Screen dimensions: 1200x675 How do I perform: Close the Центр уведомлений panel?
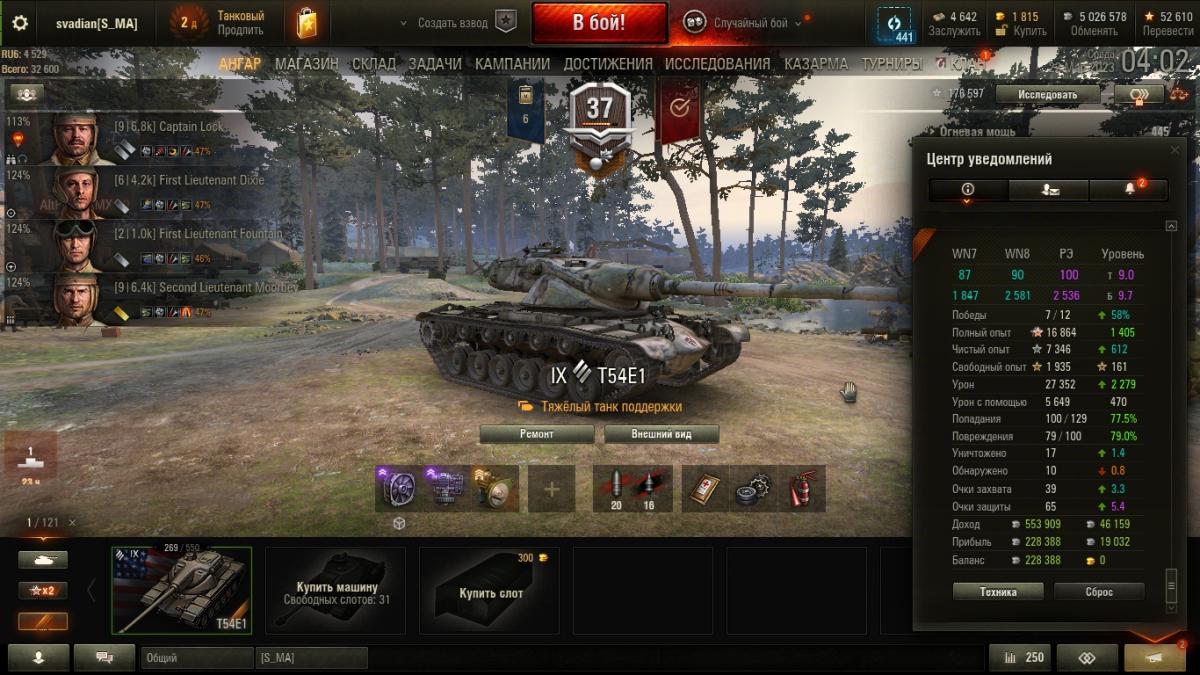tap(1175, 150)
